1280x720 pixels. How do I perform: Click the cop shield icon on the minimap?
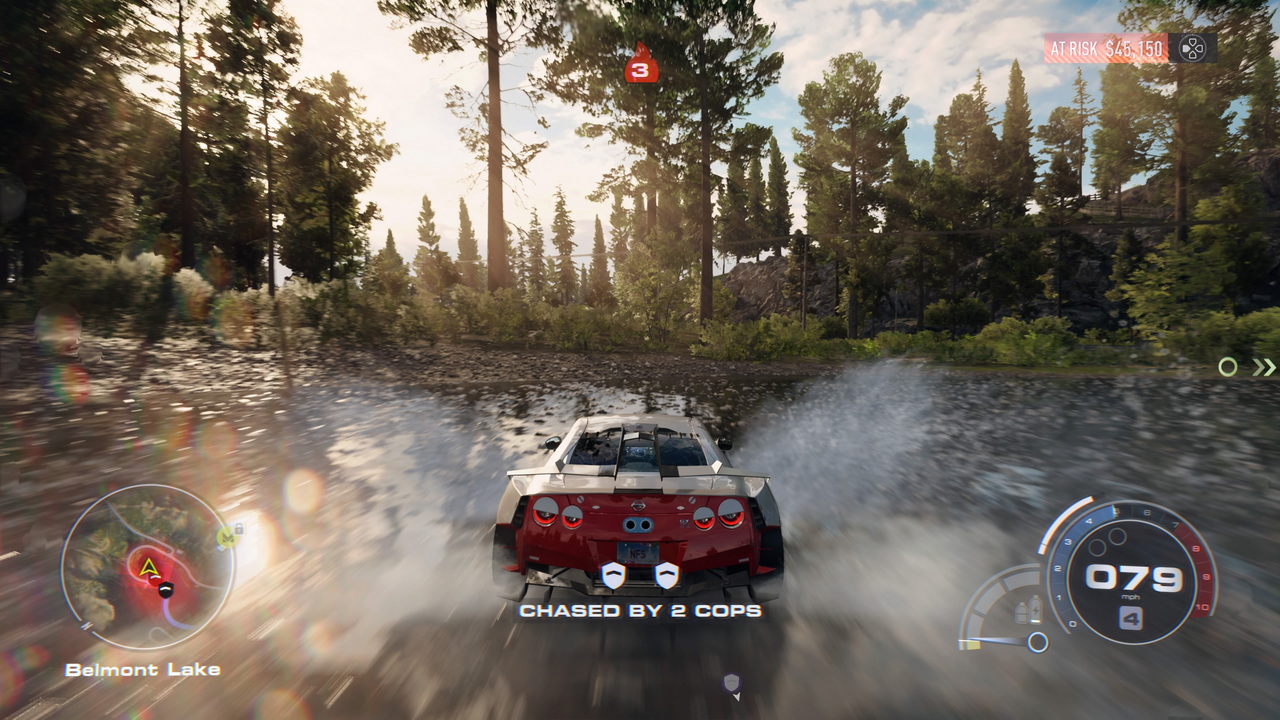coord(165,590)
